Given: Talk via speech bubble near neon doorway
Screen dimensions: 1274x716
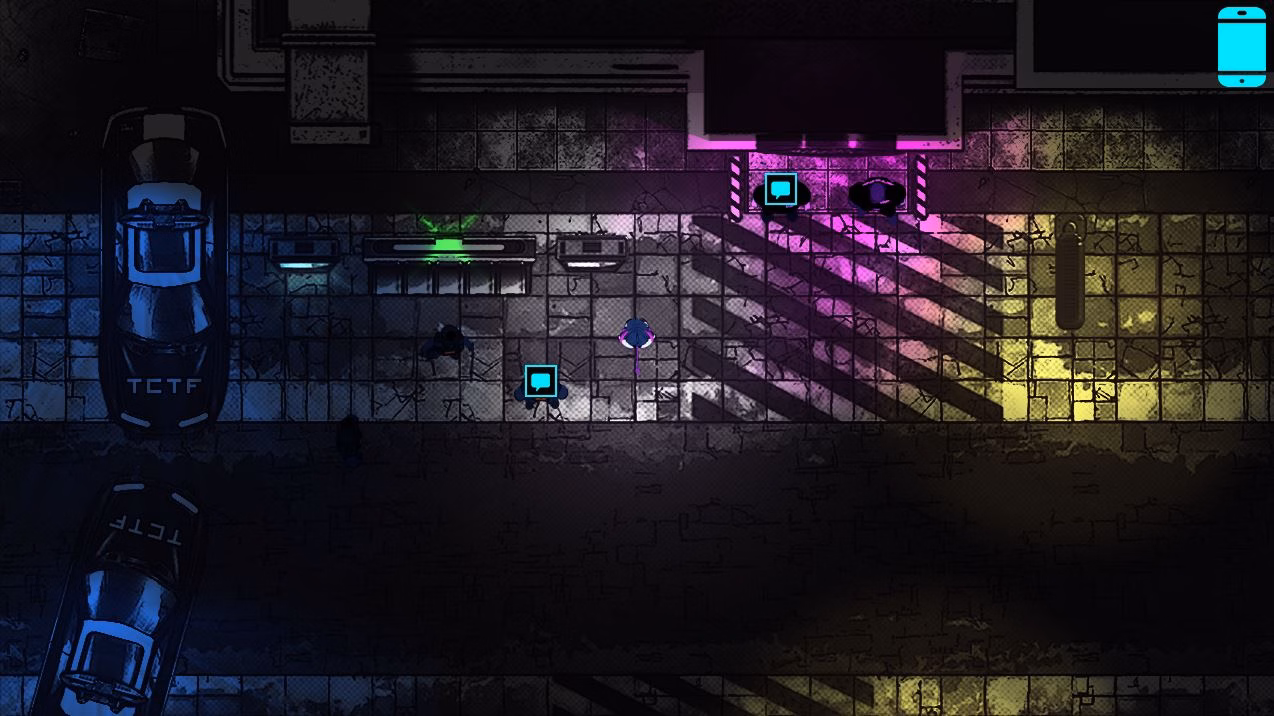Looking at the screenshot, I should pyautogui.click(x=780, y=189).
